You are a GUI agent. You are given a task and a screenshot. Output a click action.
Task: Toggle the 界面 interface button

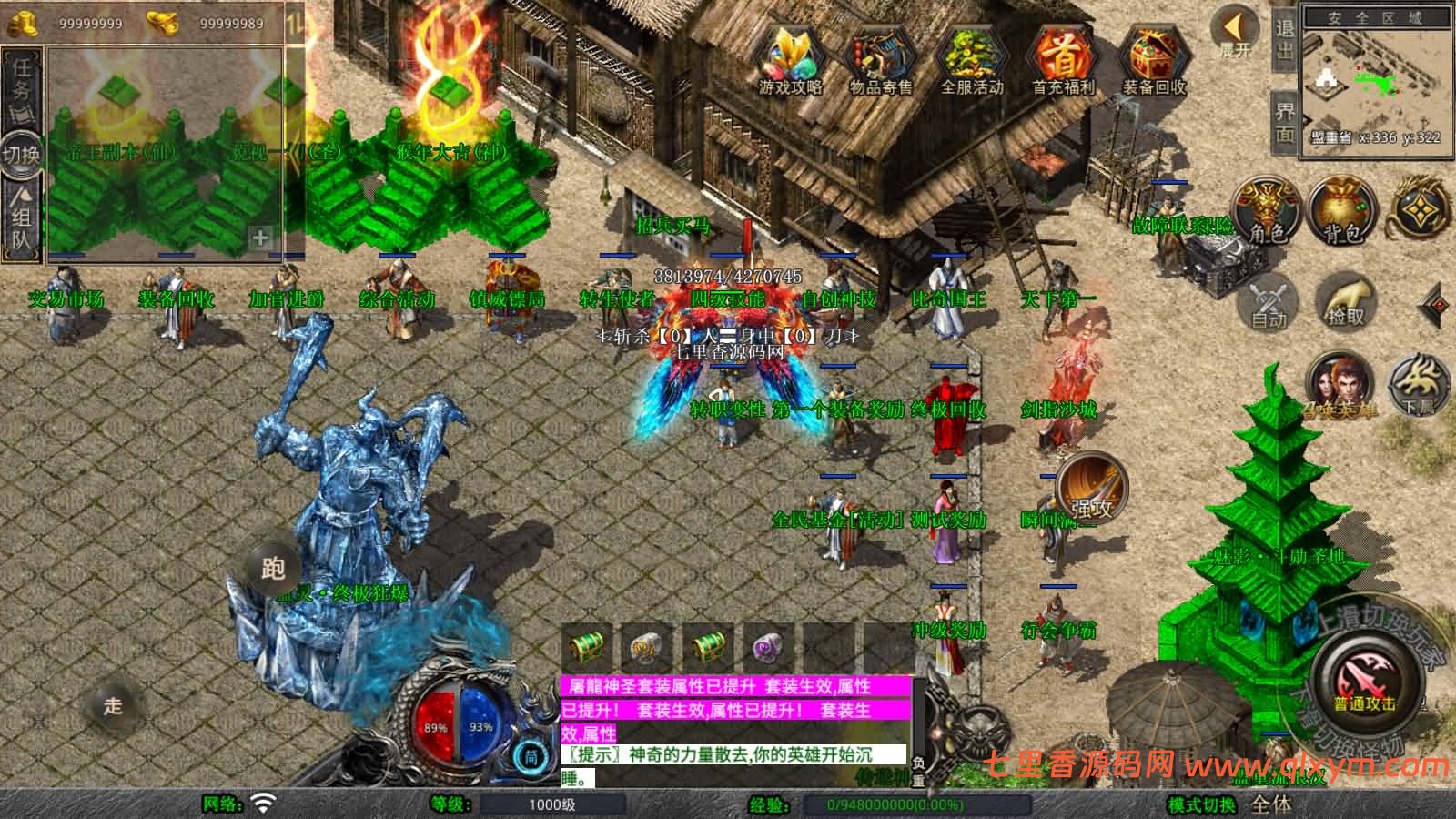pos(1284,122)
